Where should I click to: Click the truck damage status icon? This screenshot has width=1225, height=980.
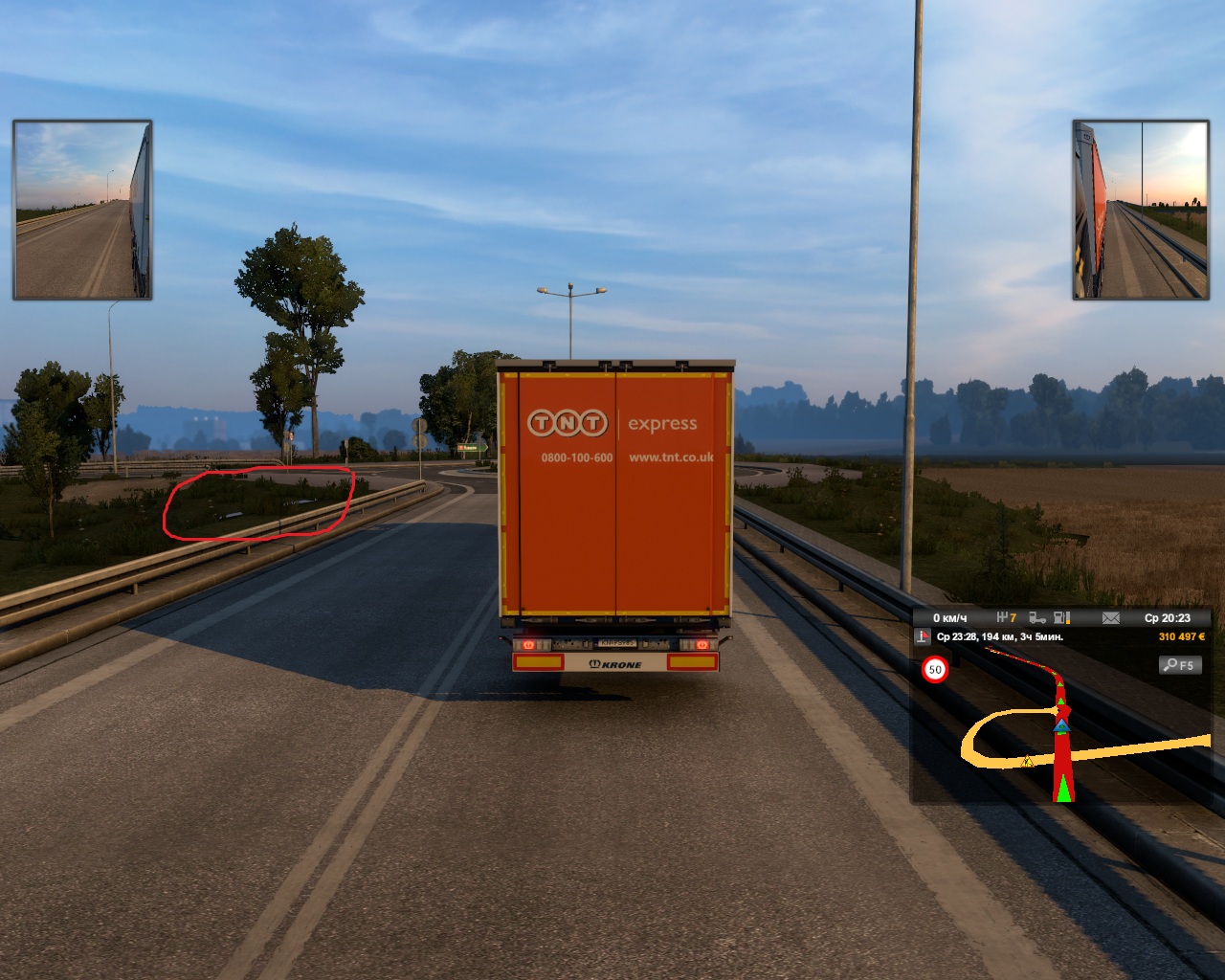[x=1036, y=618]
